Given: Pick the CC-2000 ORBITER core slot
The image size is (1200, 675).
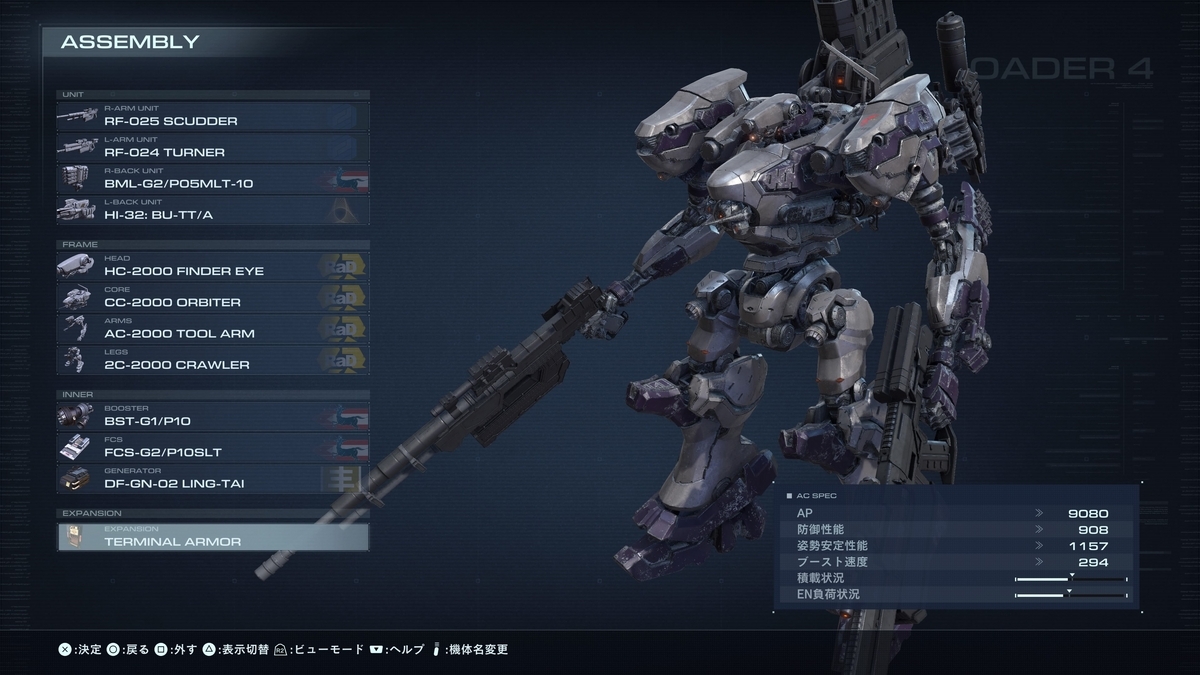Looking at the screenshot, I should pyautogui.click(x=212, y=297).
